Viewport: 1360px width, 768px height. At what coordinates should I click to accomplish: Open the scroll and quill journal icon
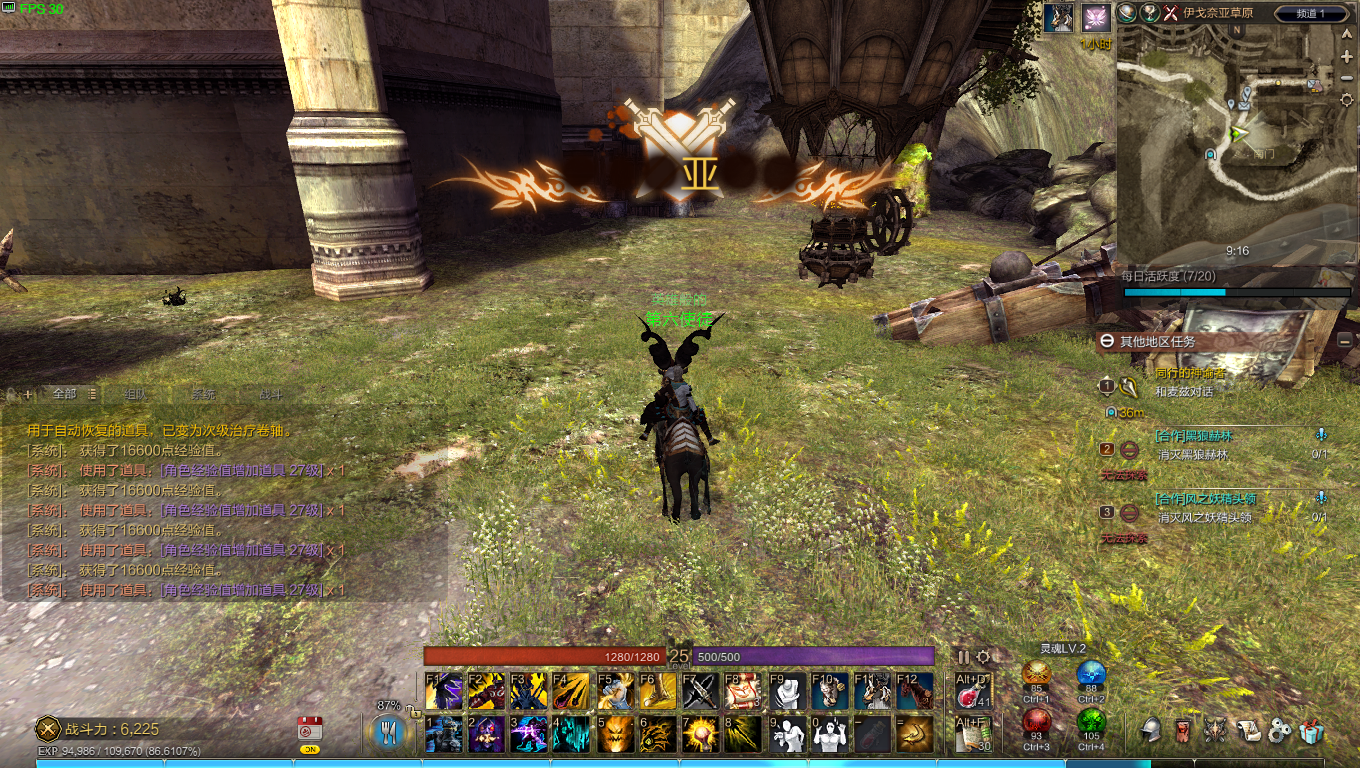tap(1247, 732)
